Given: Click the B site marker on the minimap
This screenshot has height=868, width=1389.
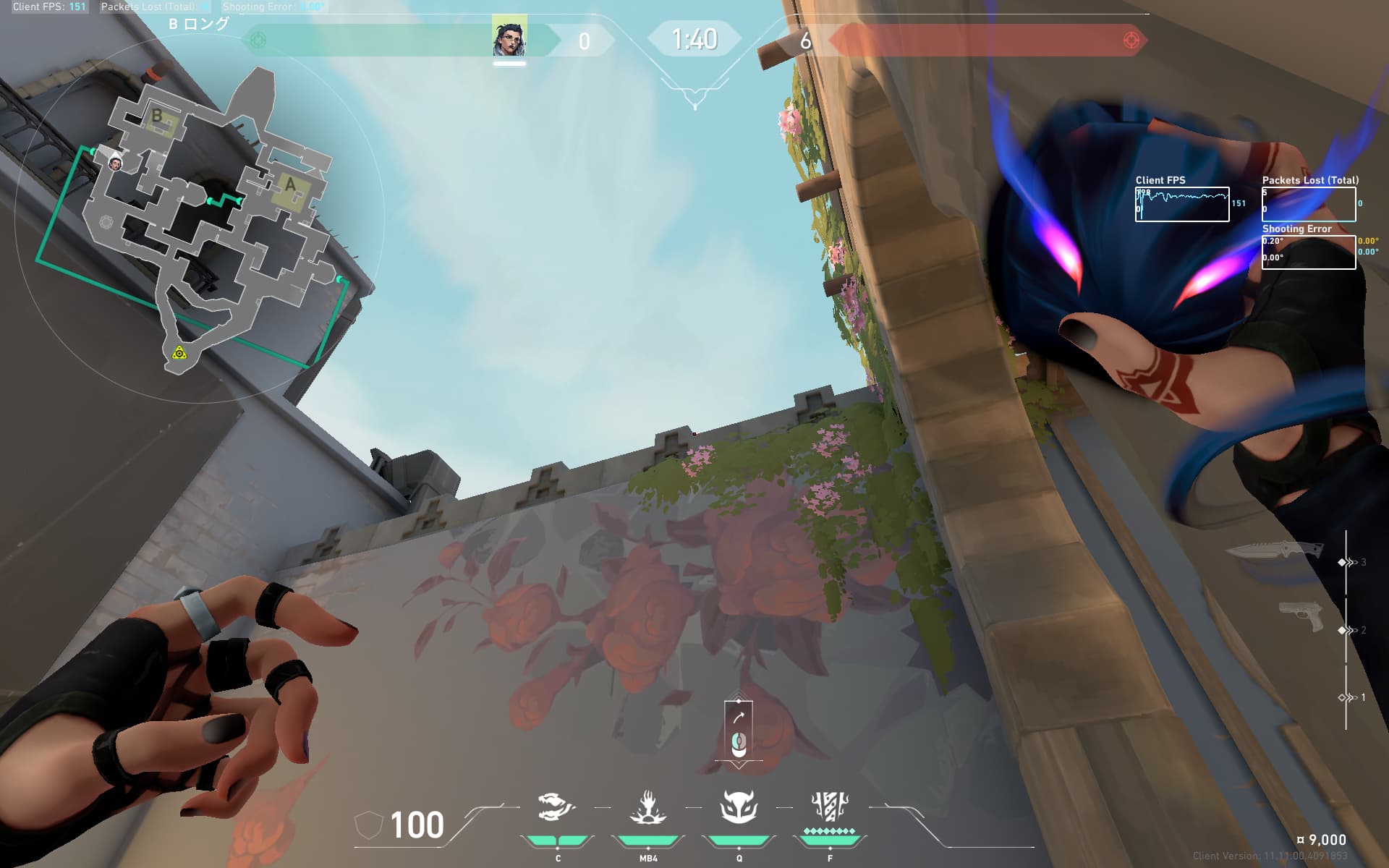Looking at the screenshot, I should coord(157,116).
